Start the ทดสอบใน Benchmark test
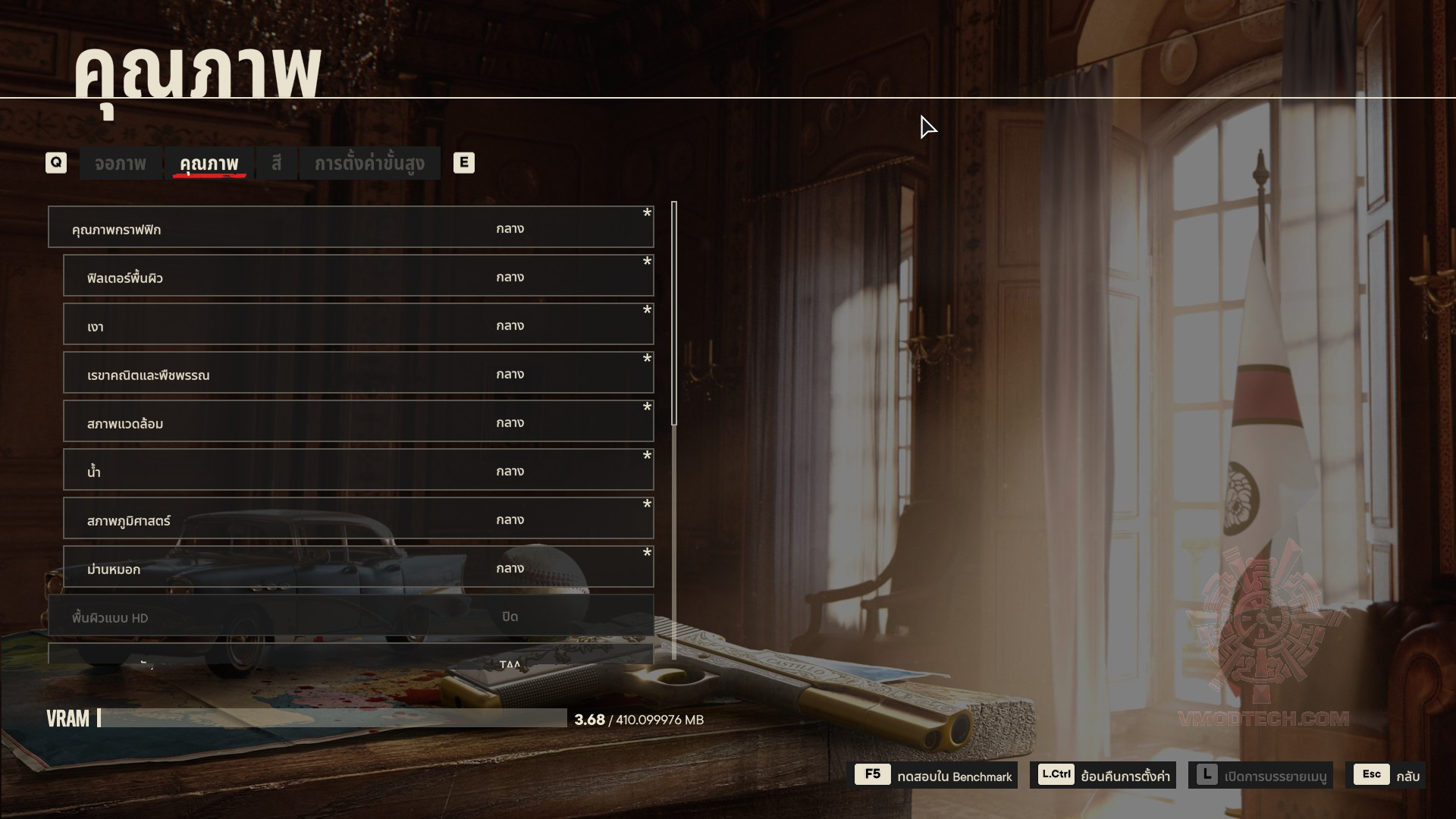Screen dimensions: 1456x819 935,775
